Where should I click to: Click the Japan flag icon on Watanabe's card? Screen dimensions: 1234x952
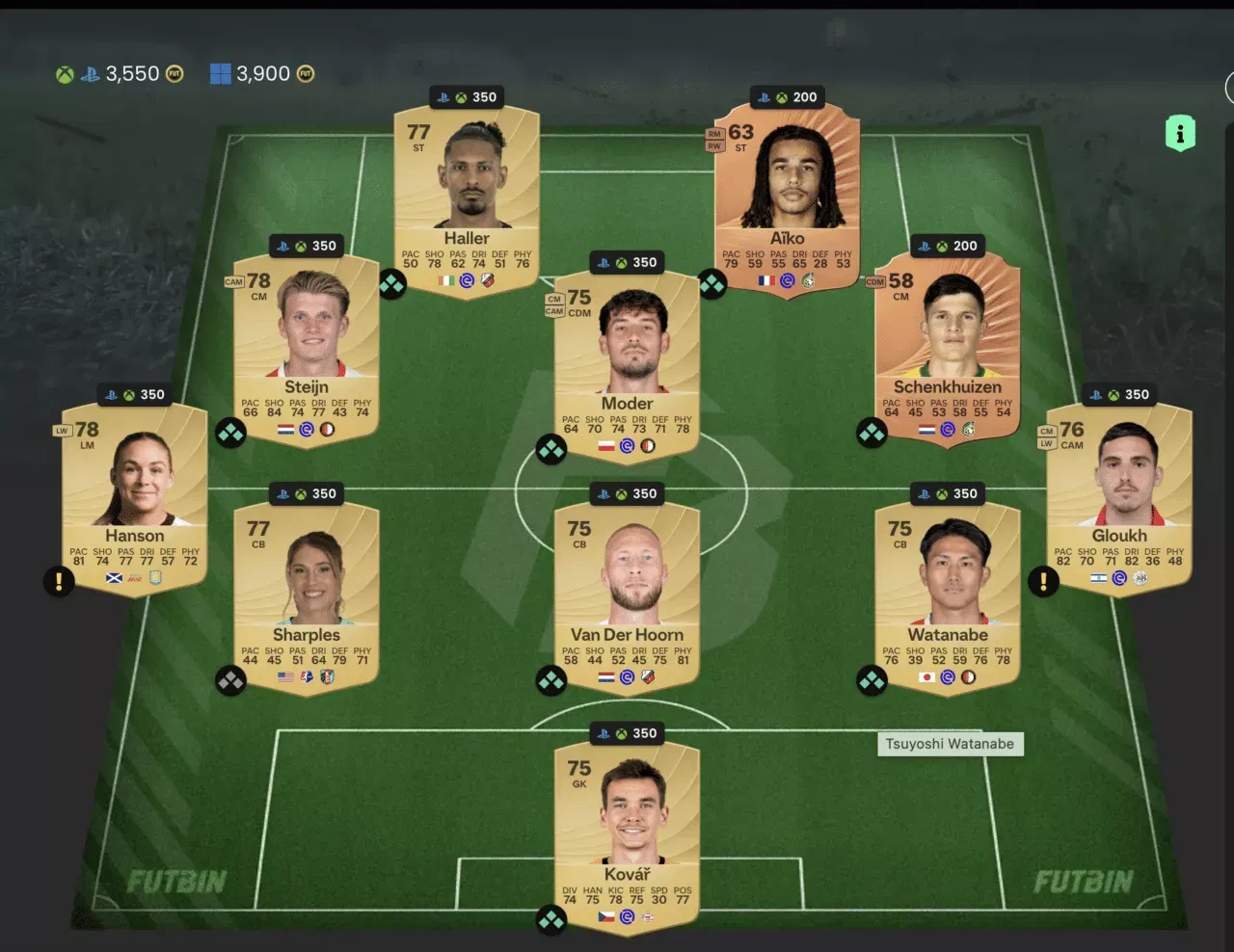pos(927,677)
